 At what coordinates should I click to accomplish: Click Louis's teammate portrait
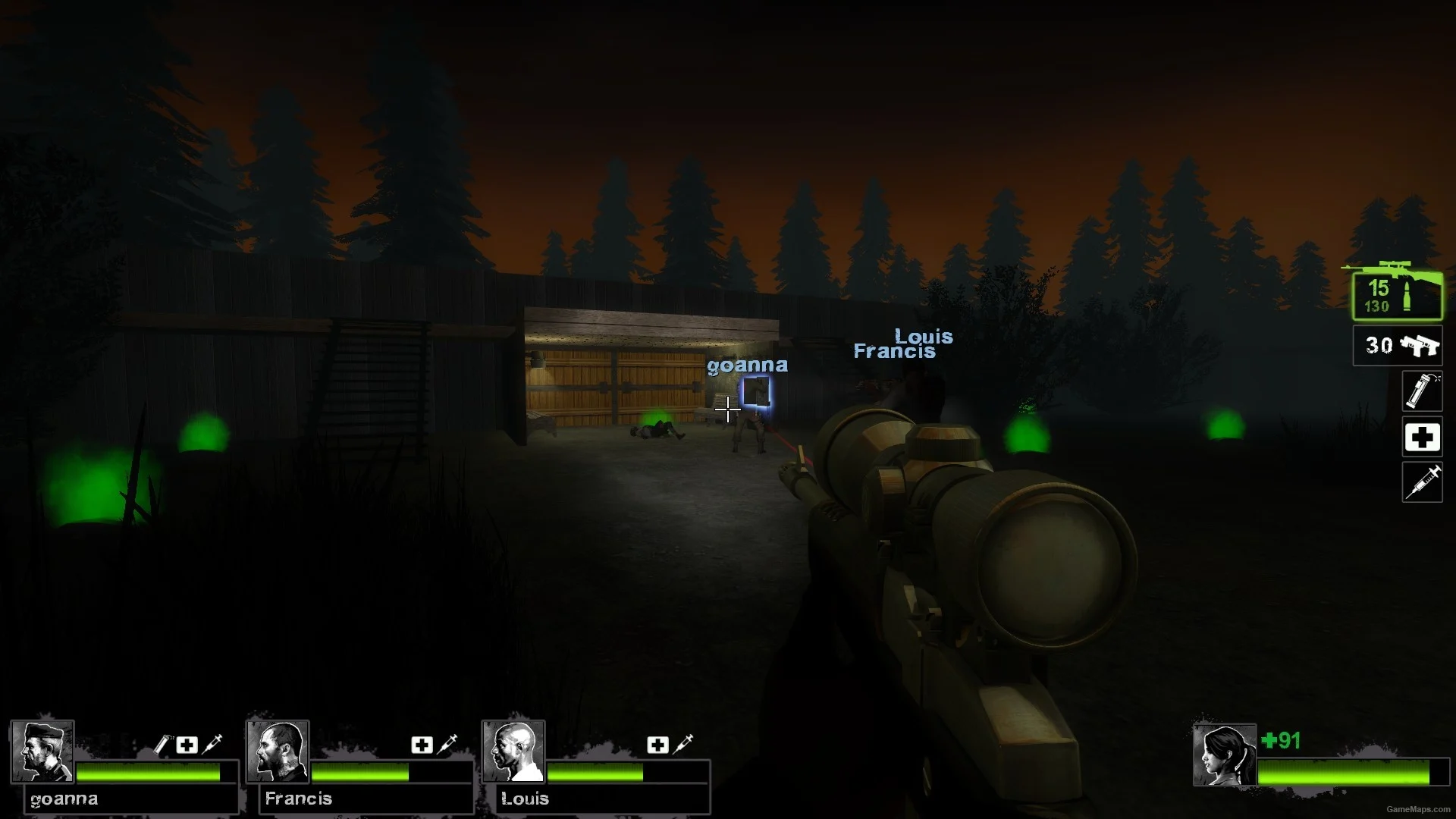pos(513,751)
